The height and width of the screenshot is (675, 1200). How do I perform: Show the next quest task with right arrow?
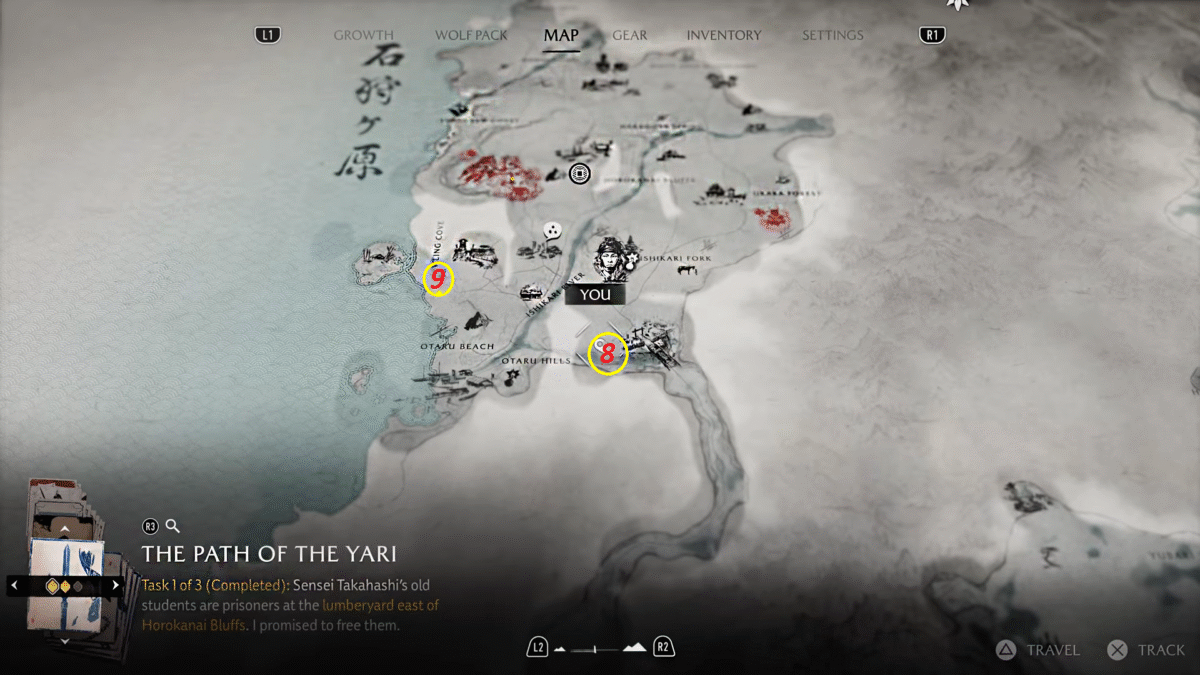[116, 585]
